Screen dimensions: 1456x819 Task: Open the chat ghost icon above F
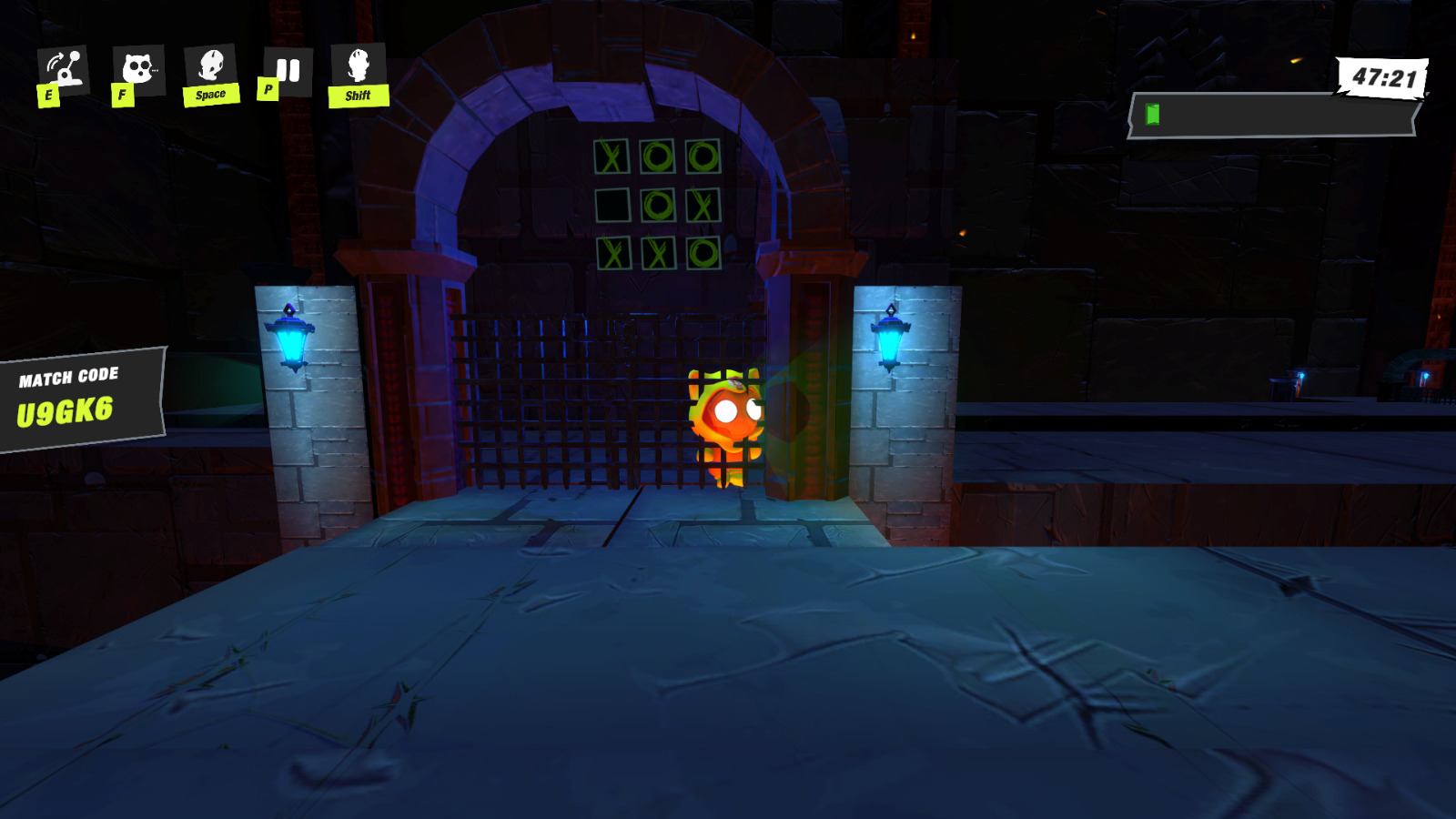pos(136,66)
